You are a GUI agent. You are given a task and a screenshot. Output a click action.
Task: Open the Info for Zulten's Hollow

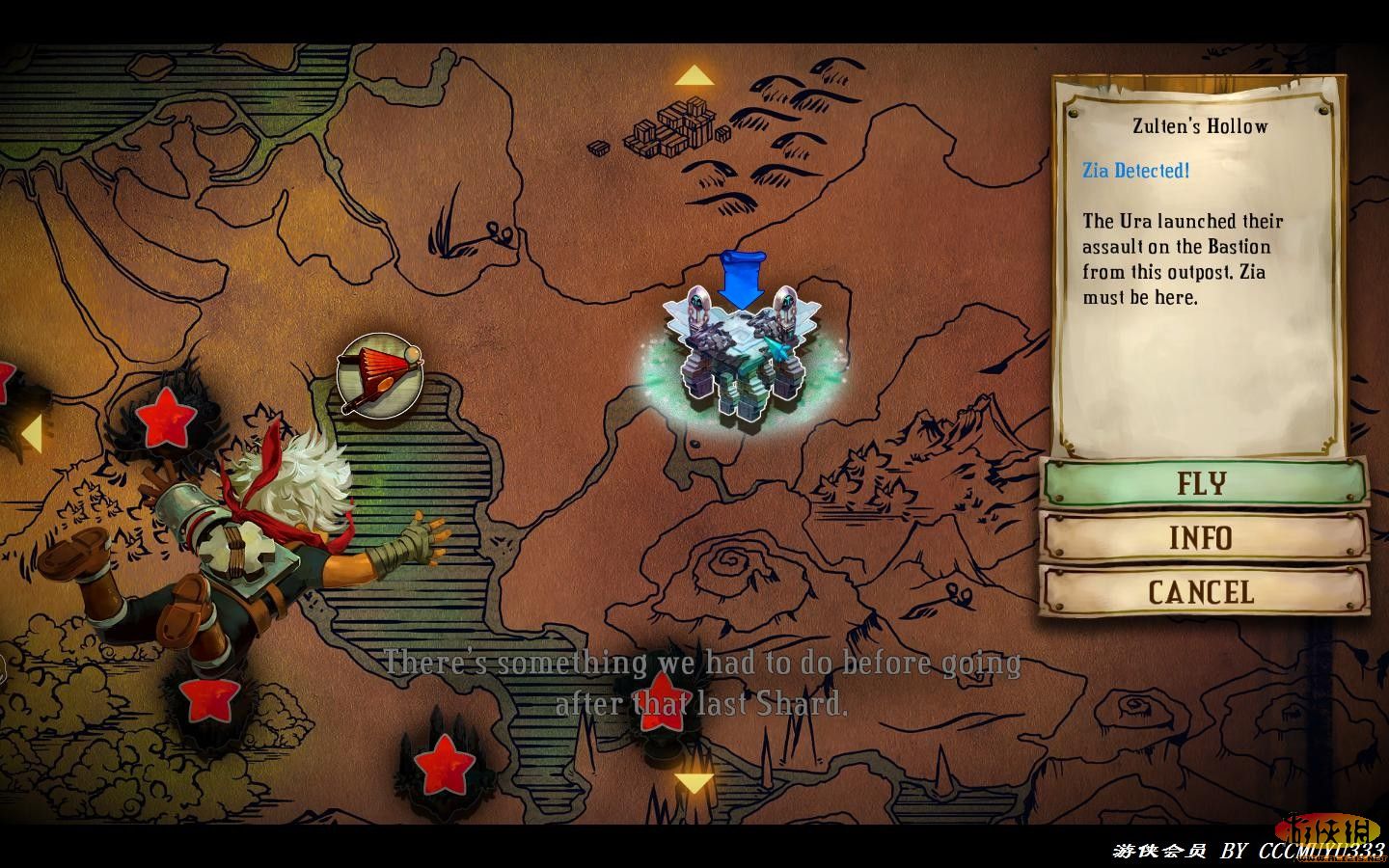click(1203, 537)
